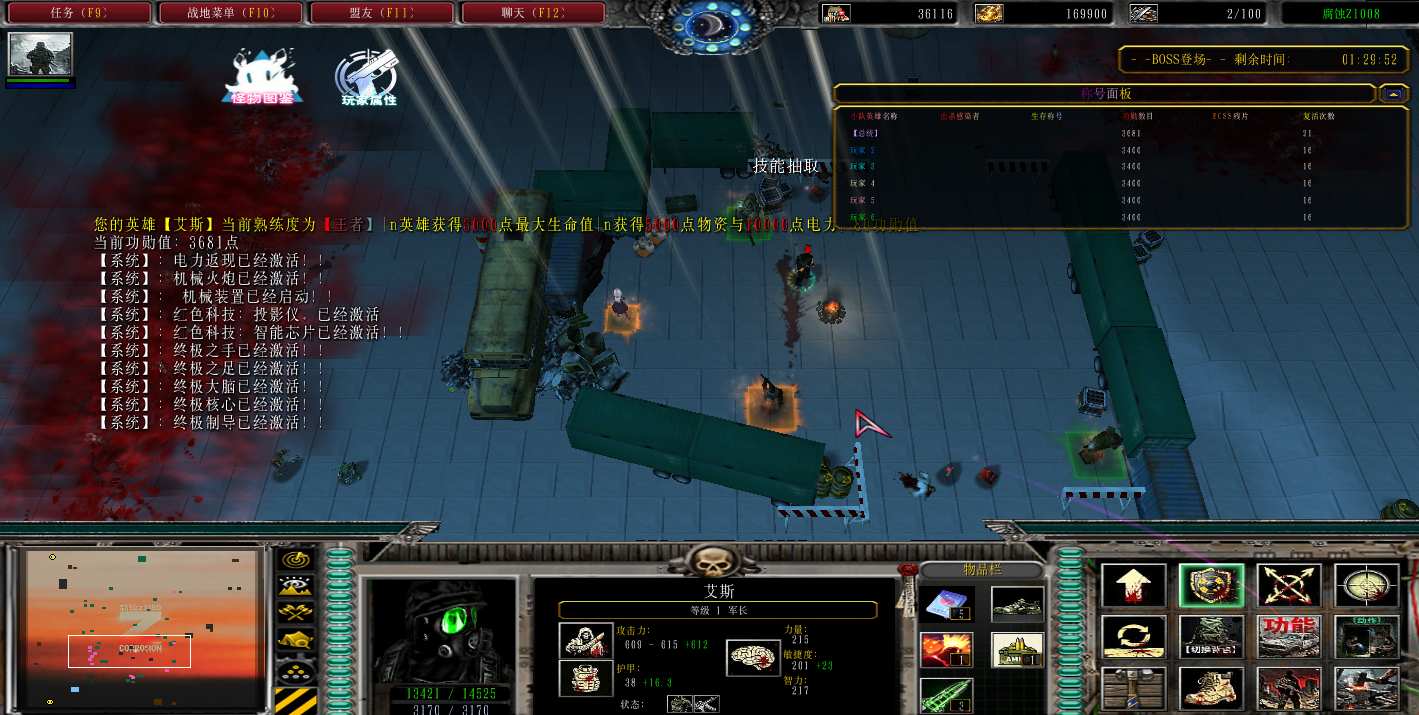Use the explosion item in the inventory
Image resolution: width=1419 pixels, height=715 pixels.
947,649
